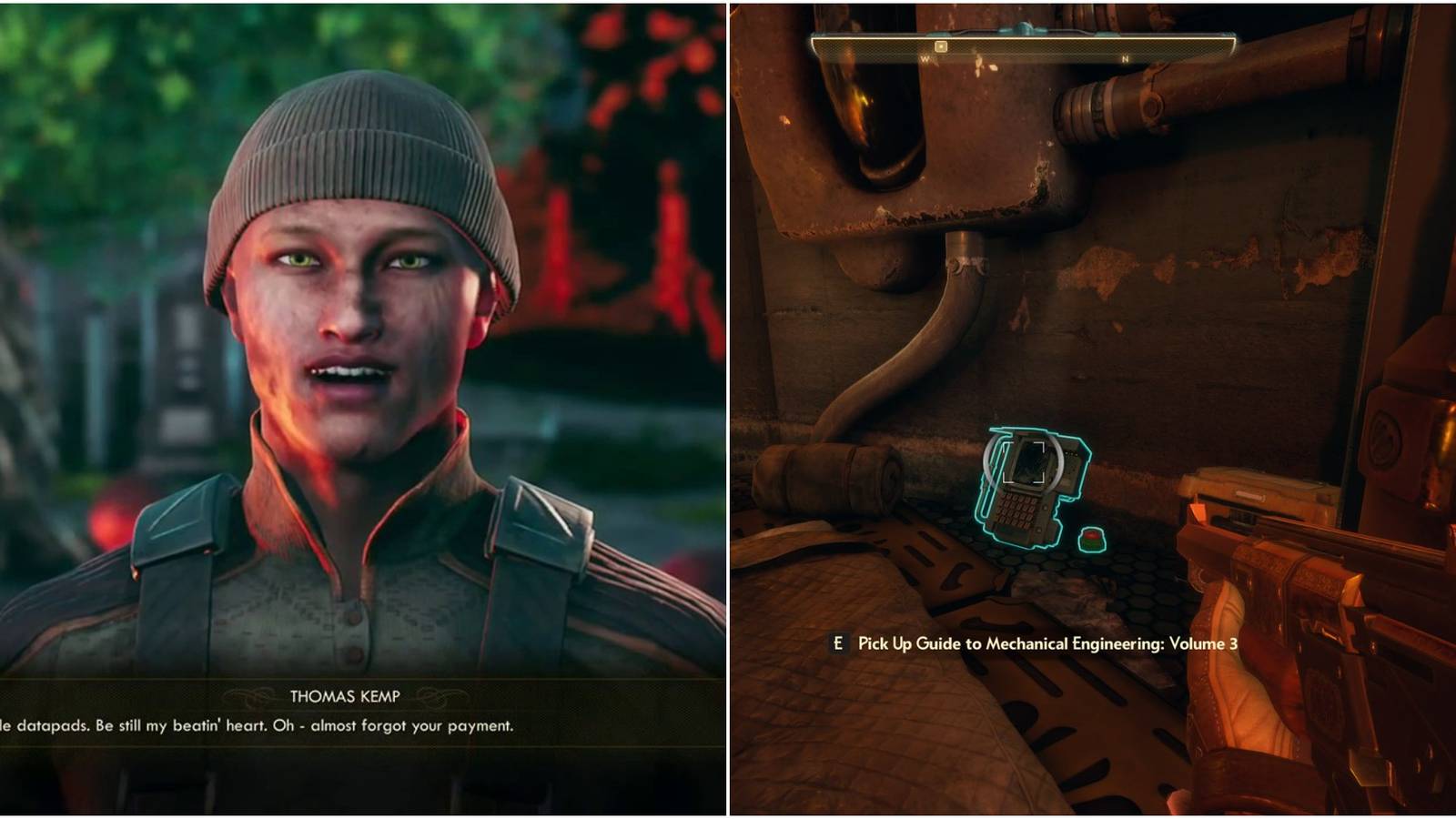
Task: Click the quest marker on the compass bar
Action: tap(939, 45)
